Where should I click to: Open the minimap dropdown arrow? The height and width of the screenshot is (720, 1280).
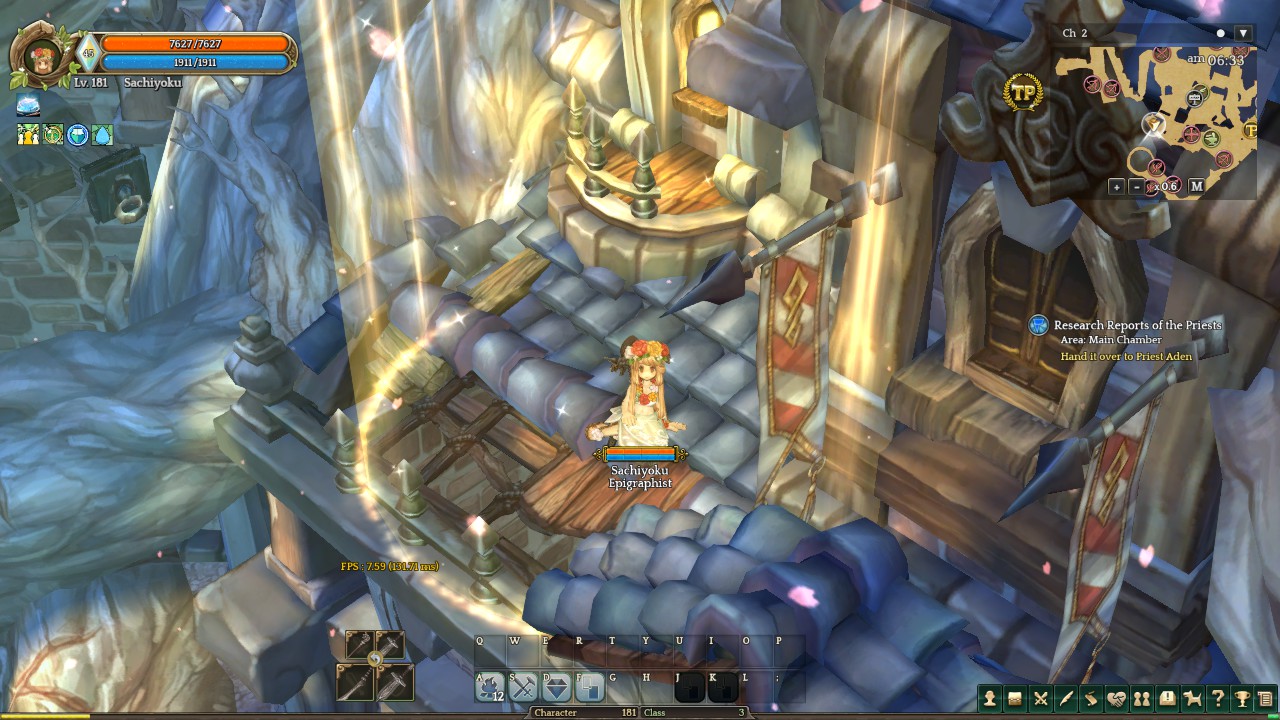pyautogui.click(x=1244, y=33)
